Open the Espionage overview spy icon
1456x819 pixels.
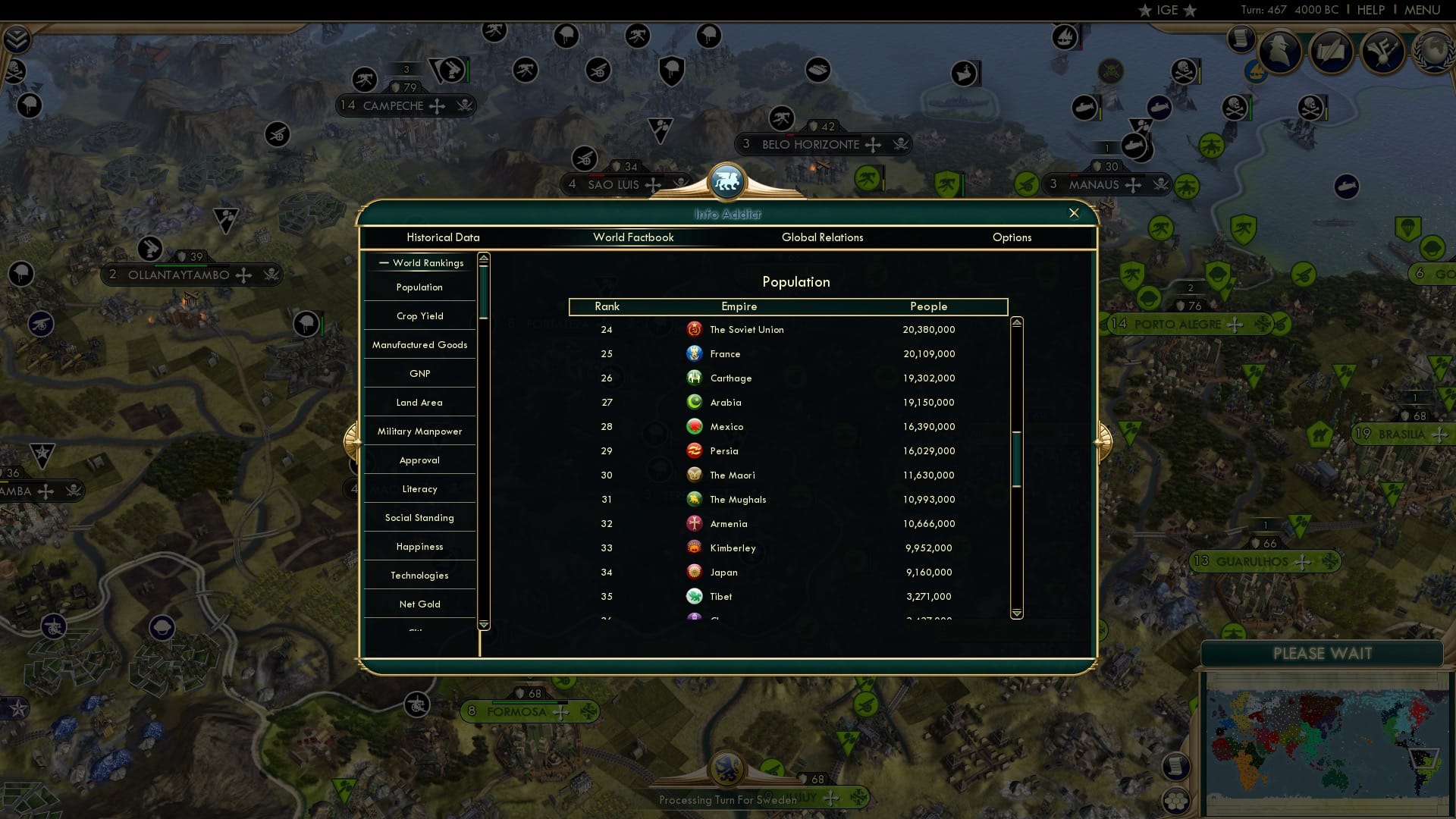[1279, 52]
